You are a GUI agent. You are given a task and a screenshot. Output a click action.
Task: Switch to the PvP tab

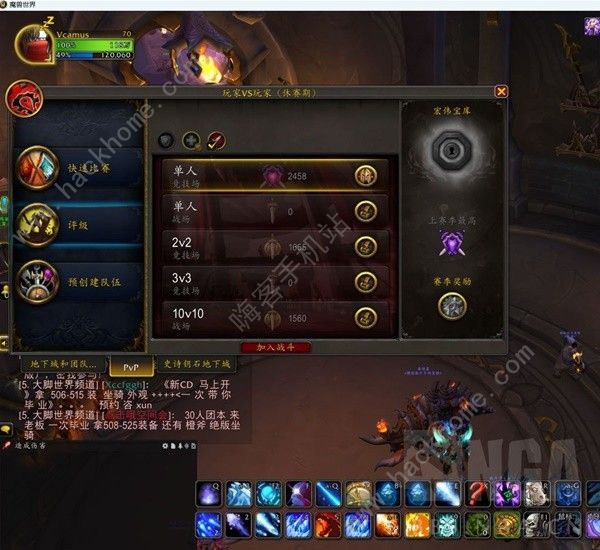(x=131, y=366)
